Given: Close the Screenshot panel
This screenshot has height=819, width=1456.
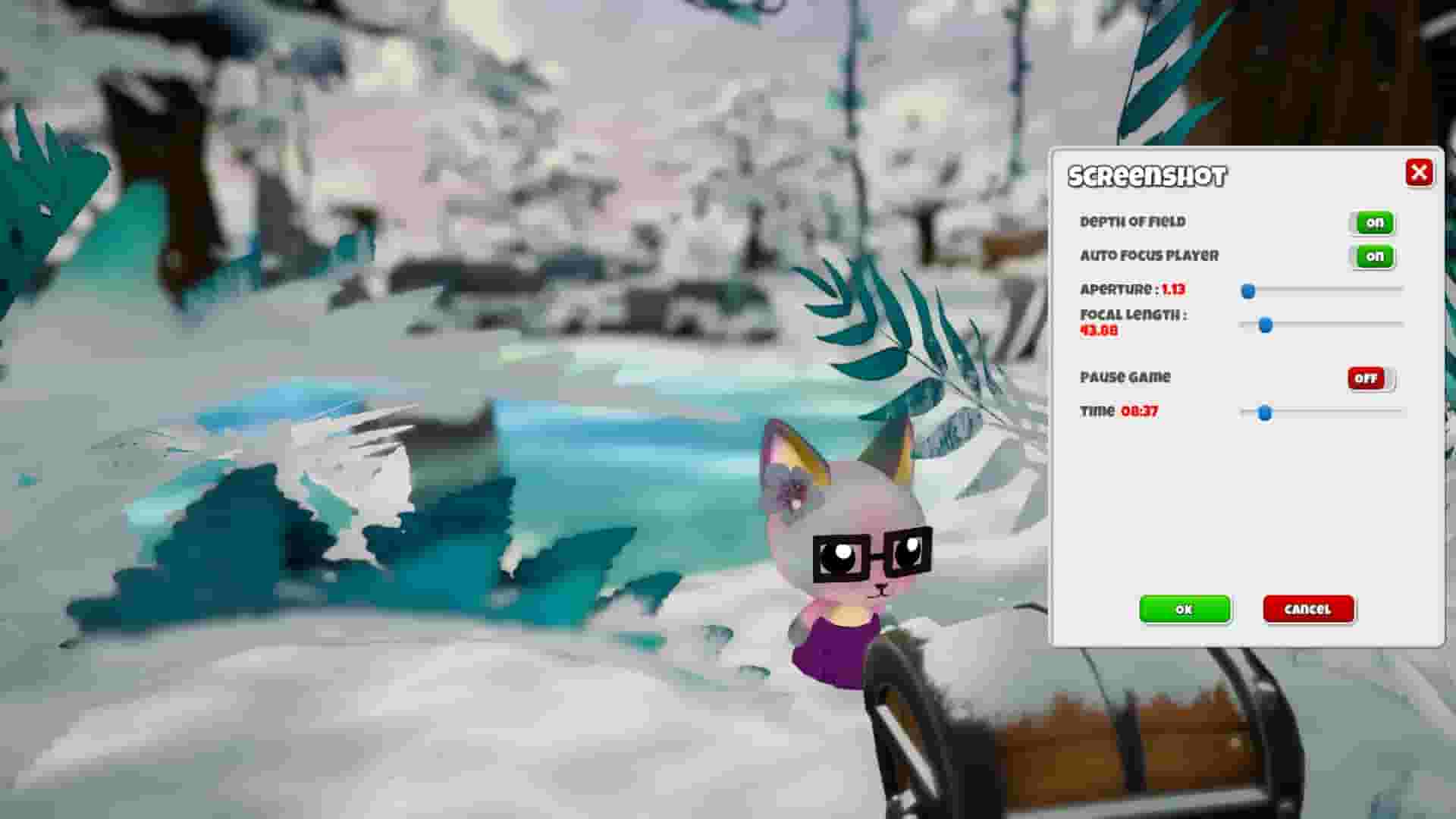Looking at the screenshot, I should click(1420, 173).
